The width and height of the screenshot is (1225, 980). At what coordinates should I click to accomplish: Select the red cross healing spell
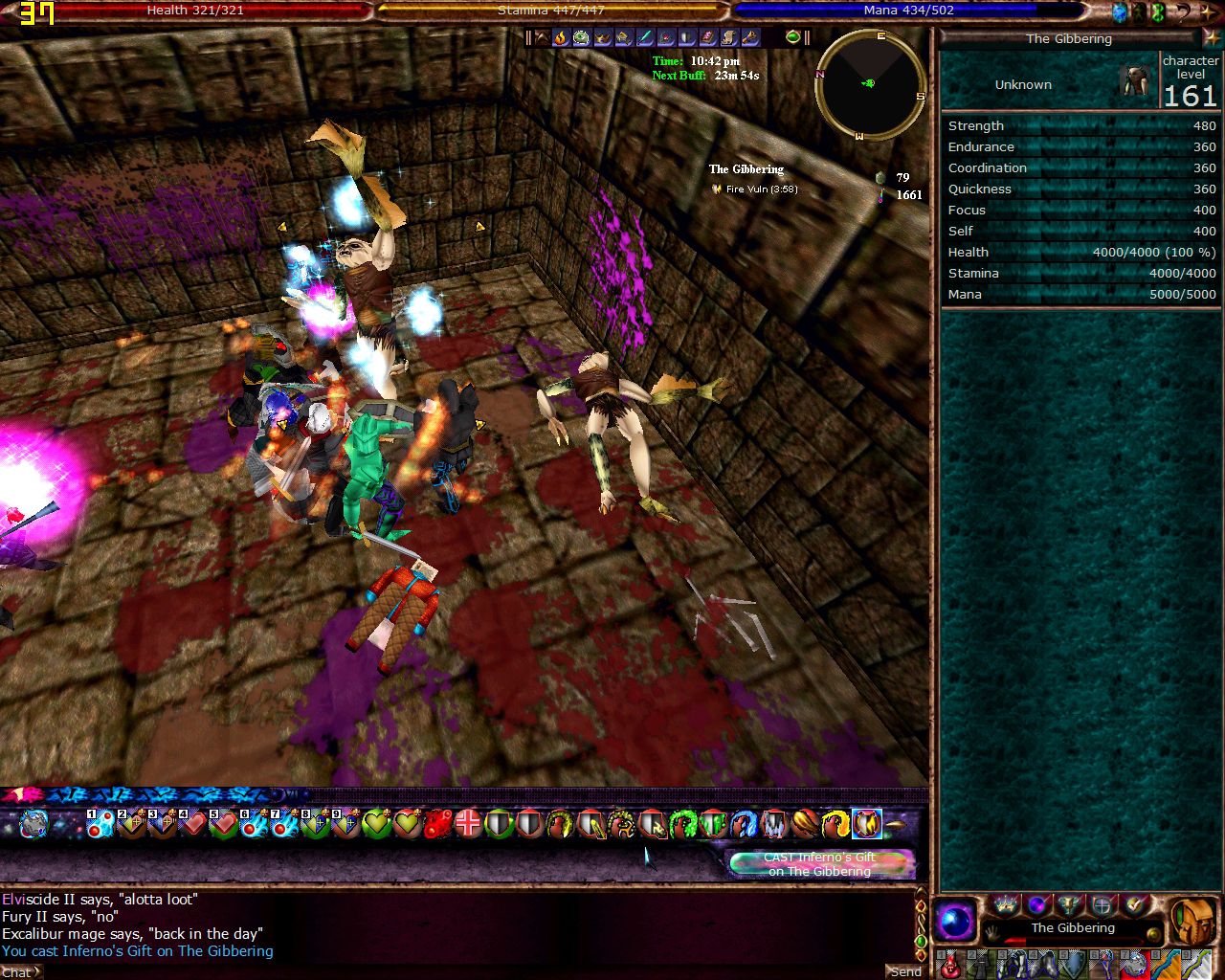tap(468, 823)
